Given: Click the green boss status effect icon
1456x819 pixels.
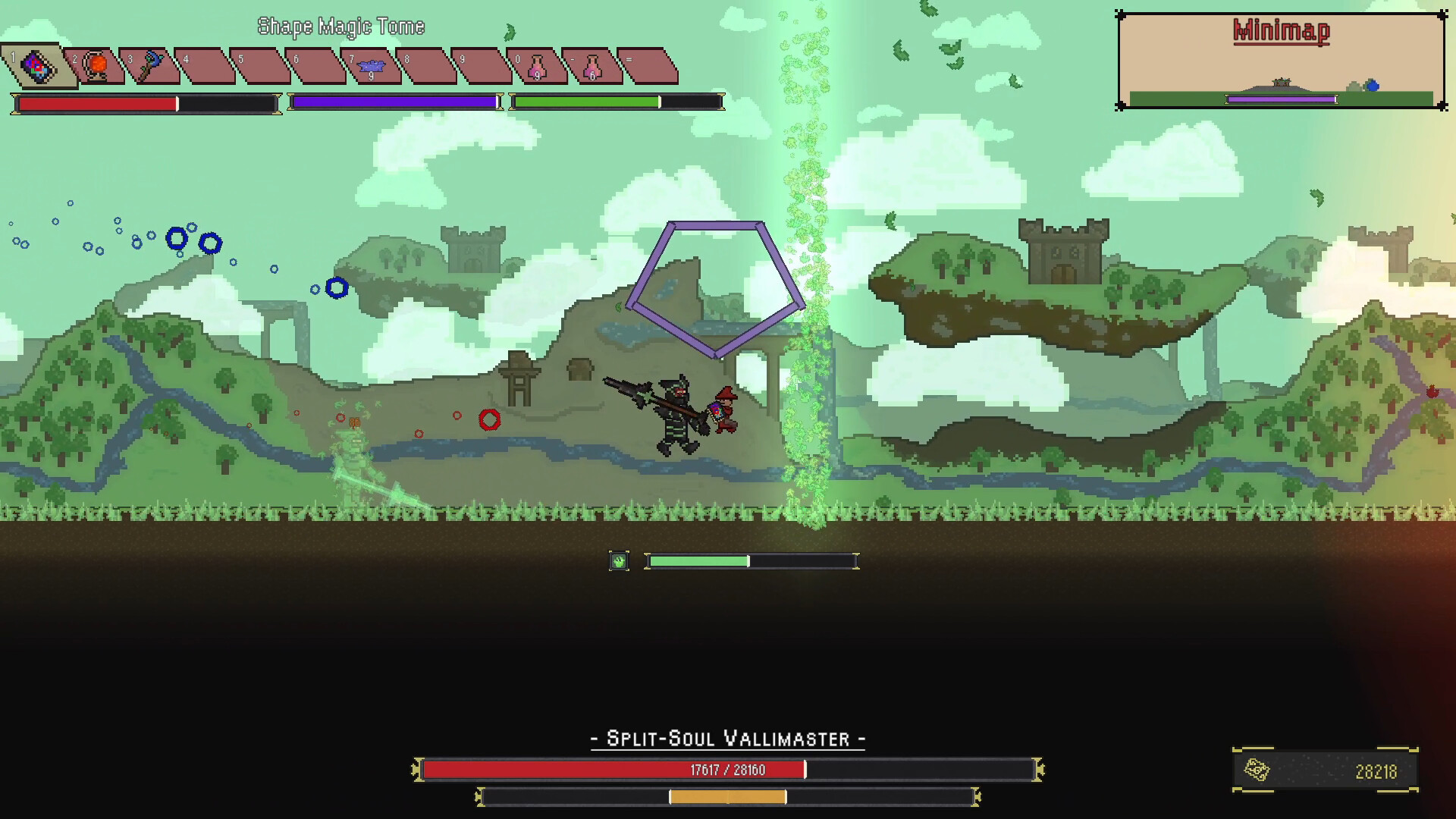Looking at the screenshot, I should [x=619, y=561].
